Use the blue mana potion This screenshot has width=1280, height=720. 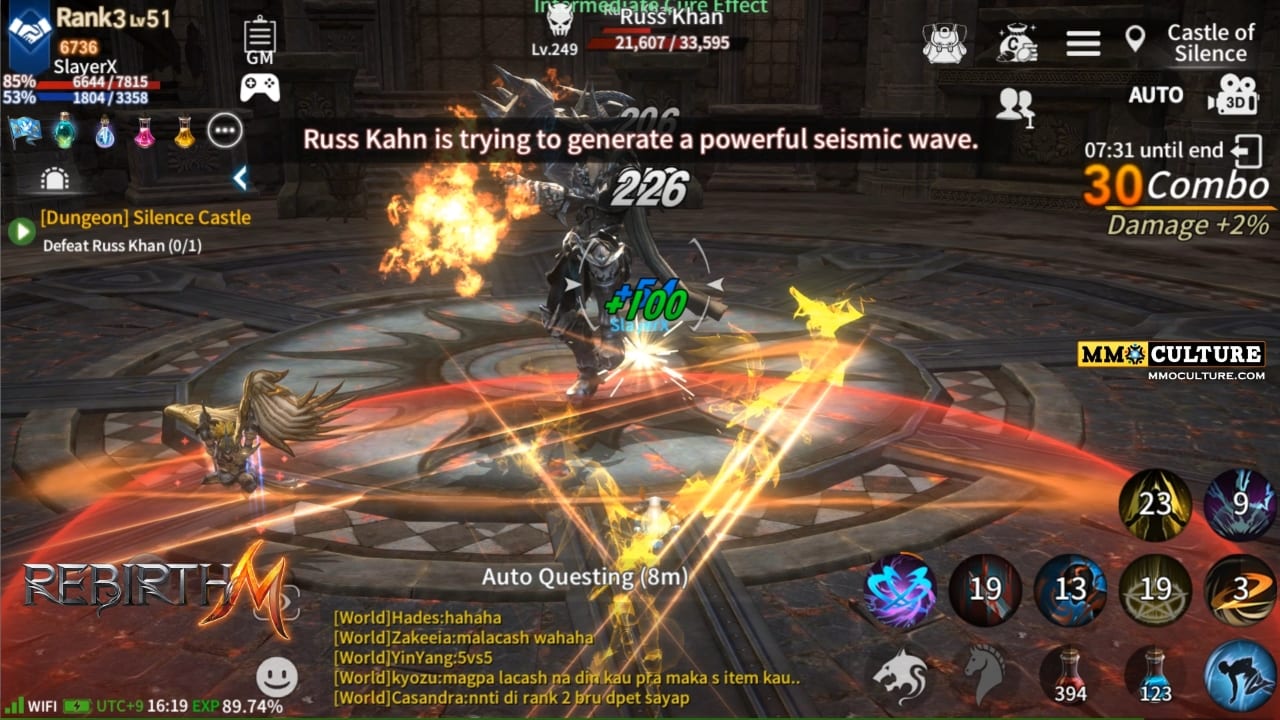(x=1156, y=674)
